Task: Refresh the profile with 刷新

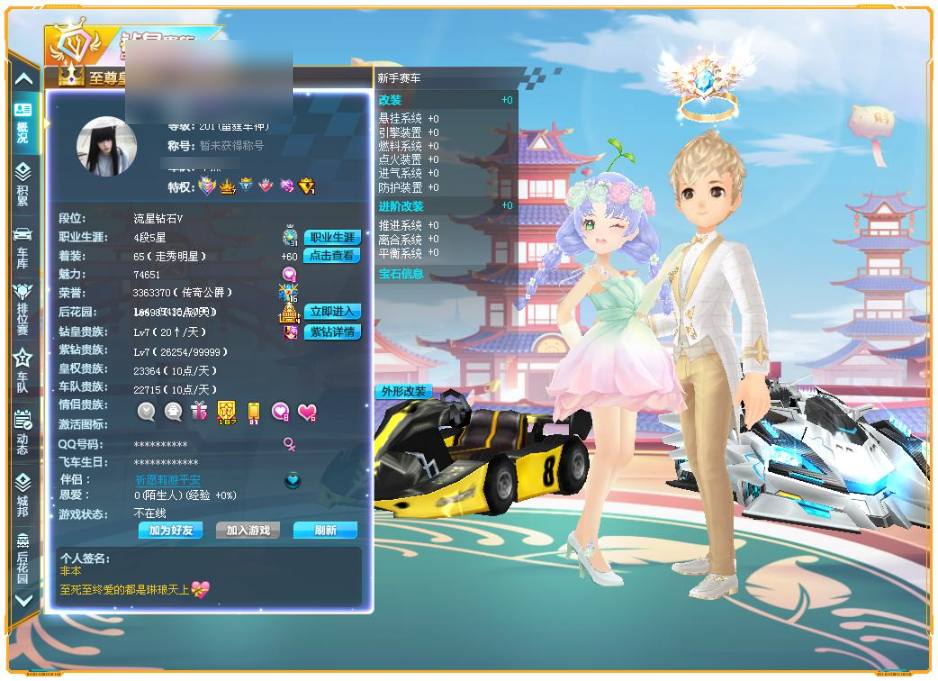Action: [x=325, y=530]
